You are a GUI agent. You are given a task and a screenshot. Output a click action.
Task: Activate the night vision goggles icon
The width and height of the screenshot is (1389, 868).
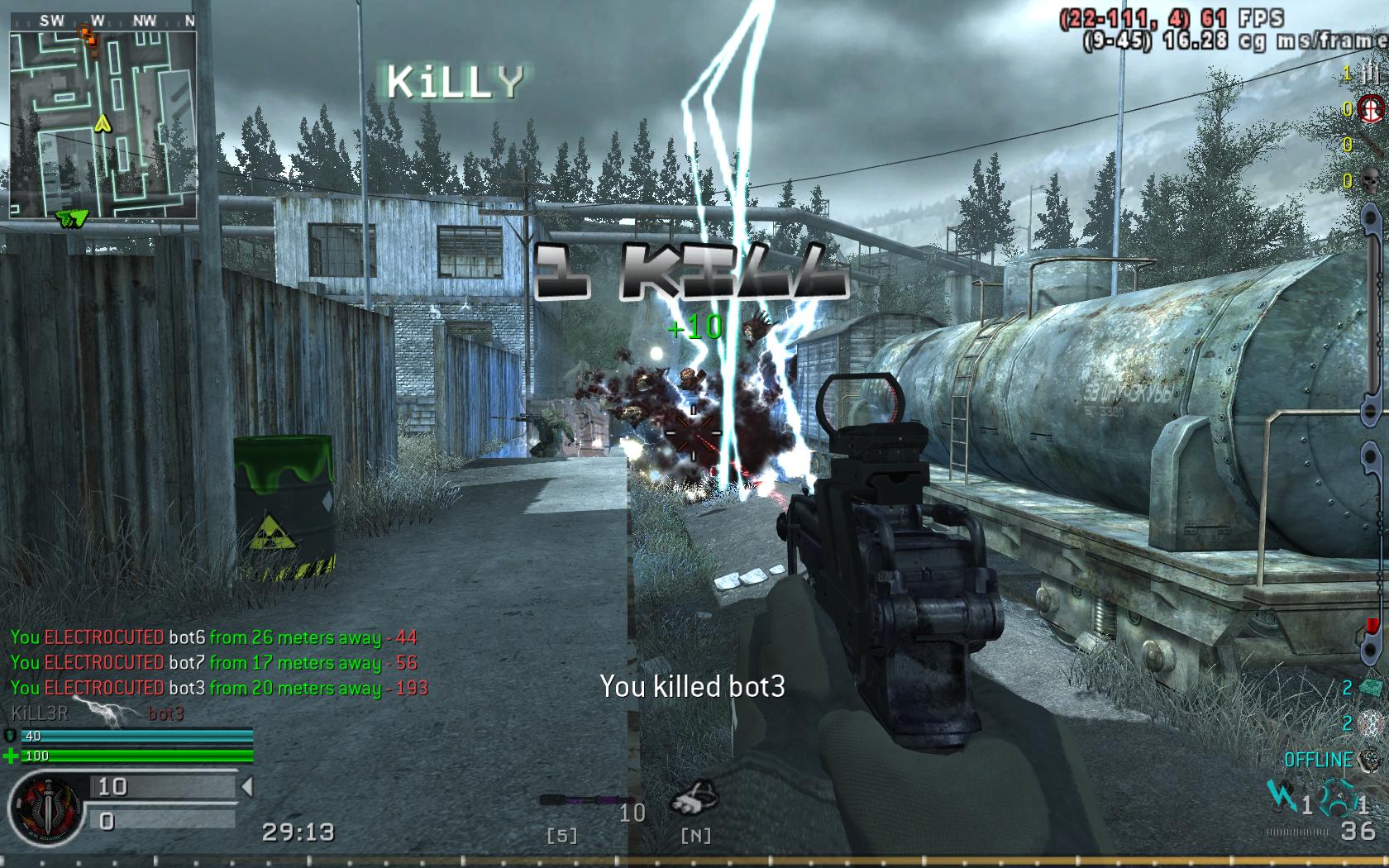pos(695,799)
